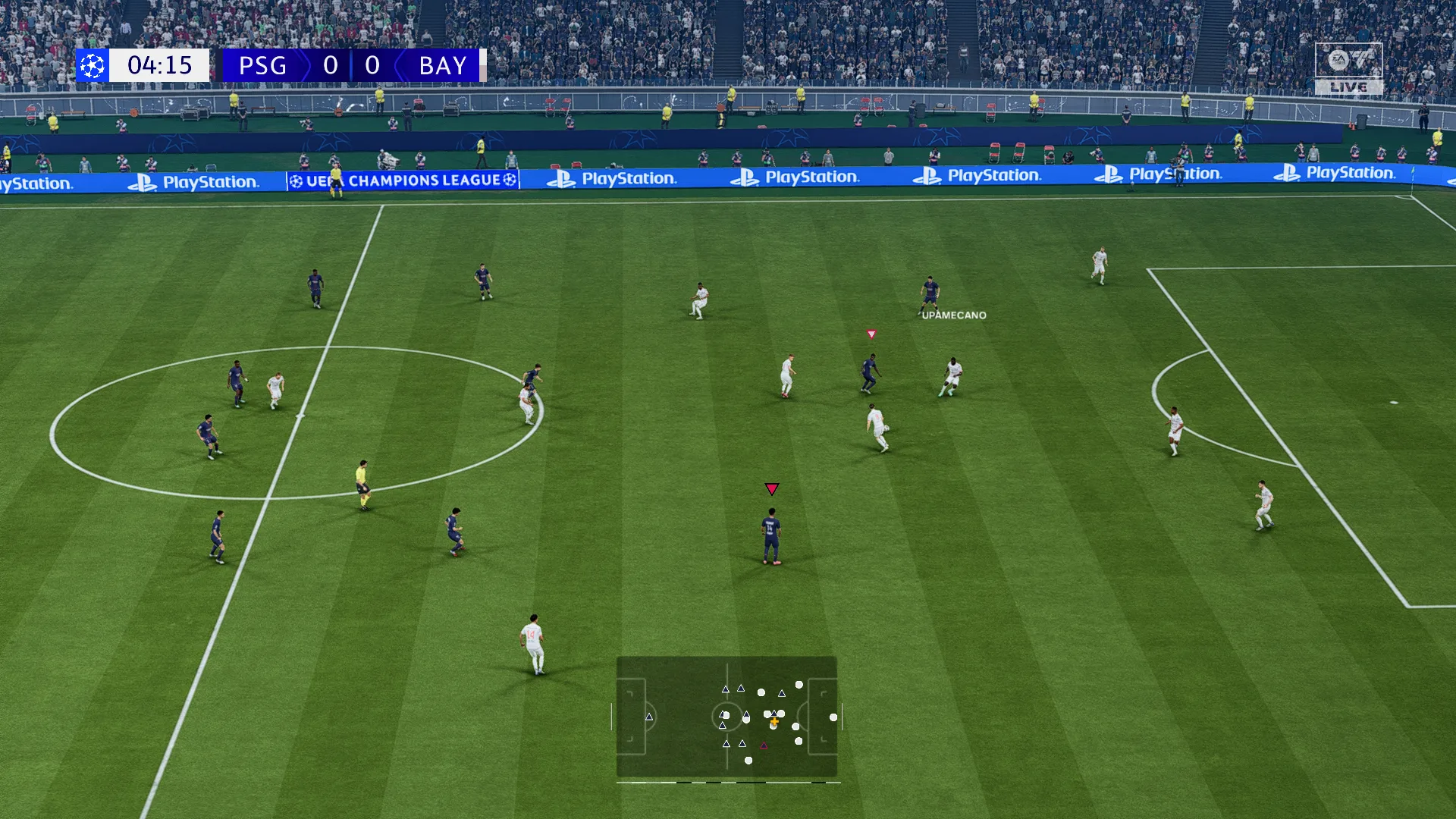Click the white triangle marker on radar's left half
Viewport: 1456px width, 819px height.
(650, 717)
